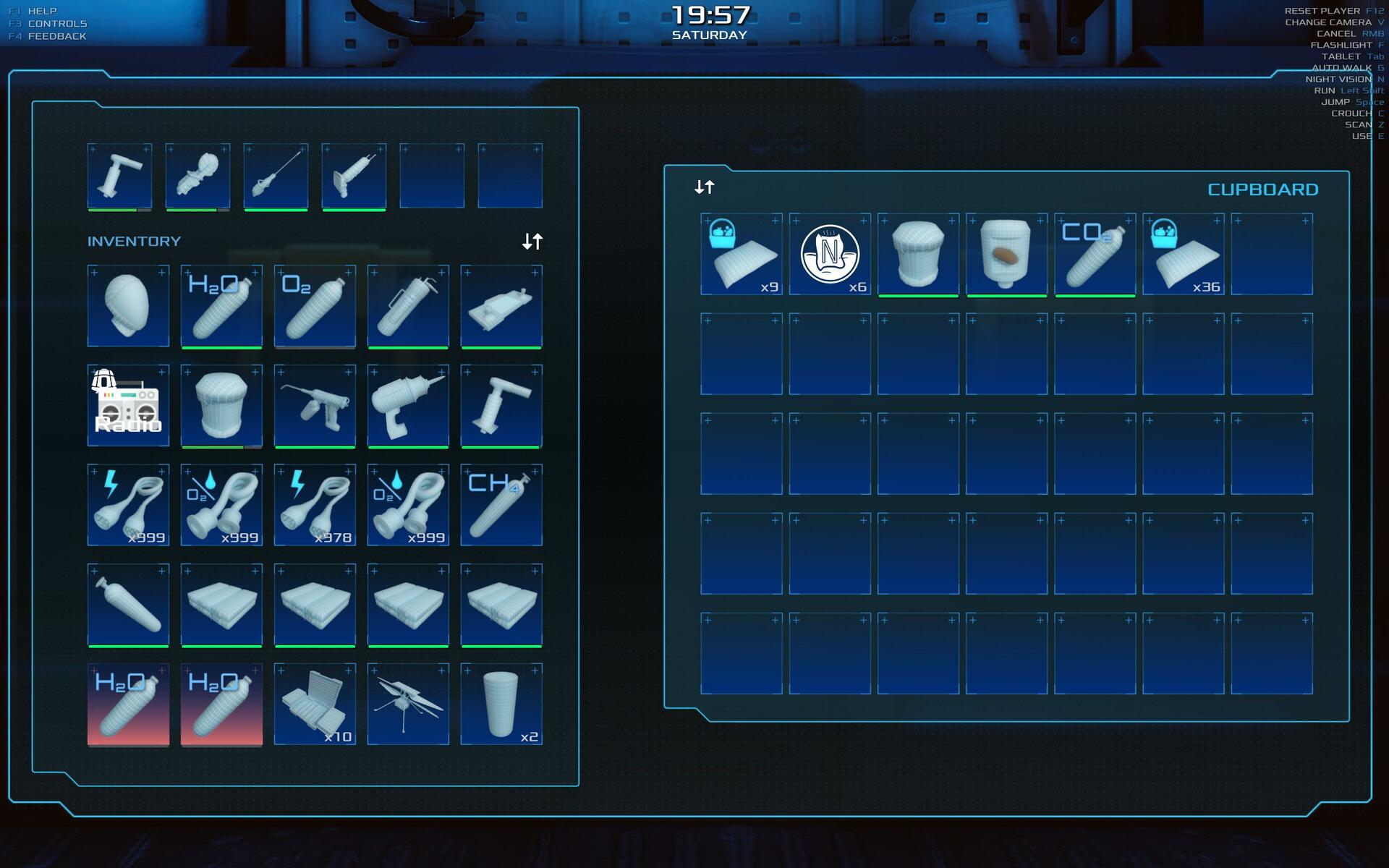Select the helmet item in inventory
This screenshot has width=1389, height=868.
[128, 306]
